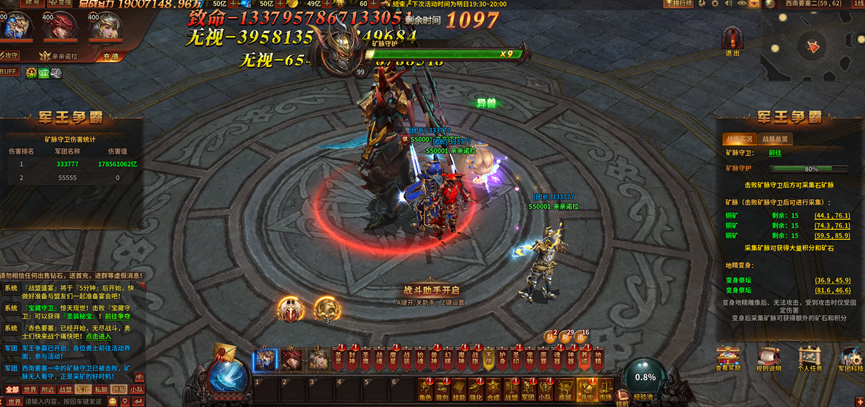Open the 强化 enhancement menu
This screenshot has width=865, height=407.
475,389
